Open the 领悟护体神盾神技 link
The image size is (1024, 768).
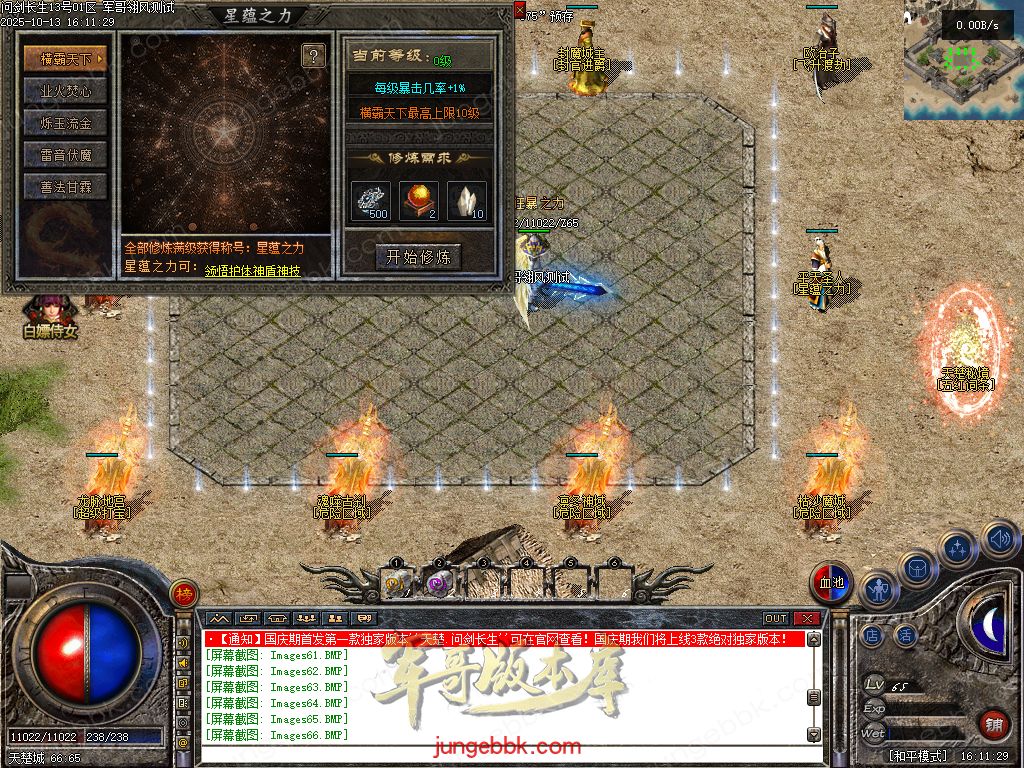pos(252,270)
